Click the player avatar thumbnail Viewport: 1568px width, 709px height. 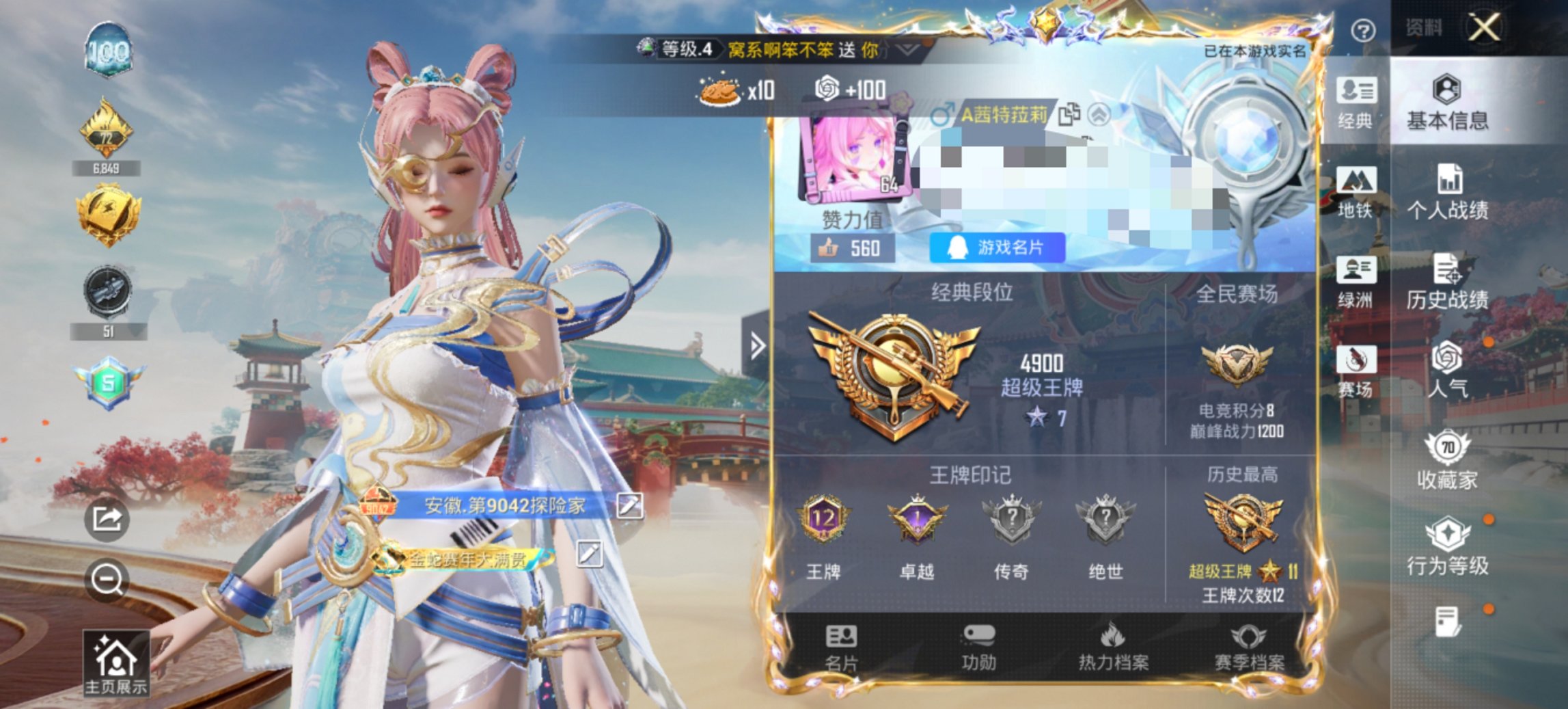[x=855, y=156]
